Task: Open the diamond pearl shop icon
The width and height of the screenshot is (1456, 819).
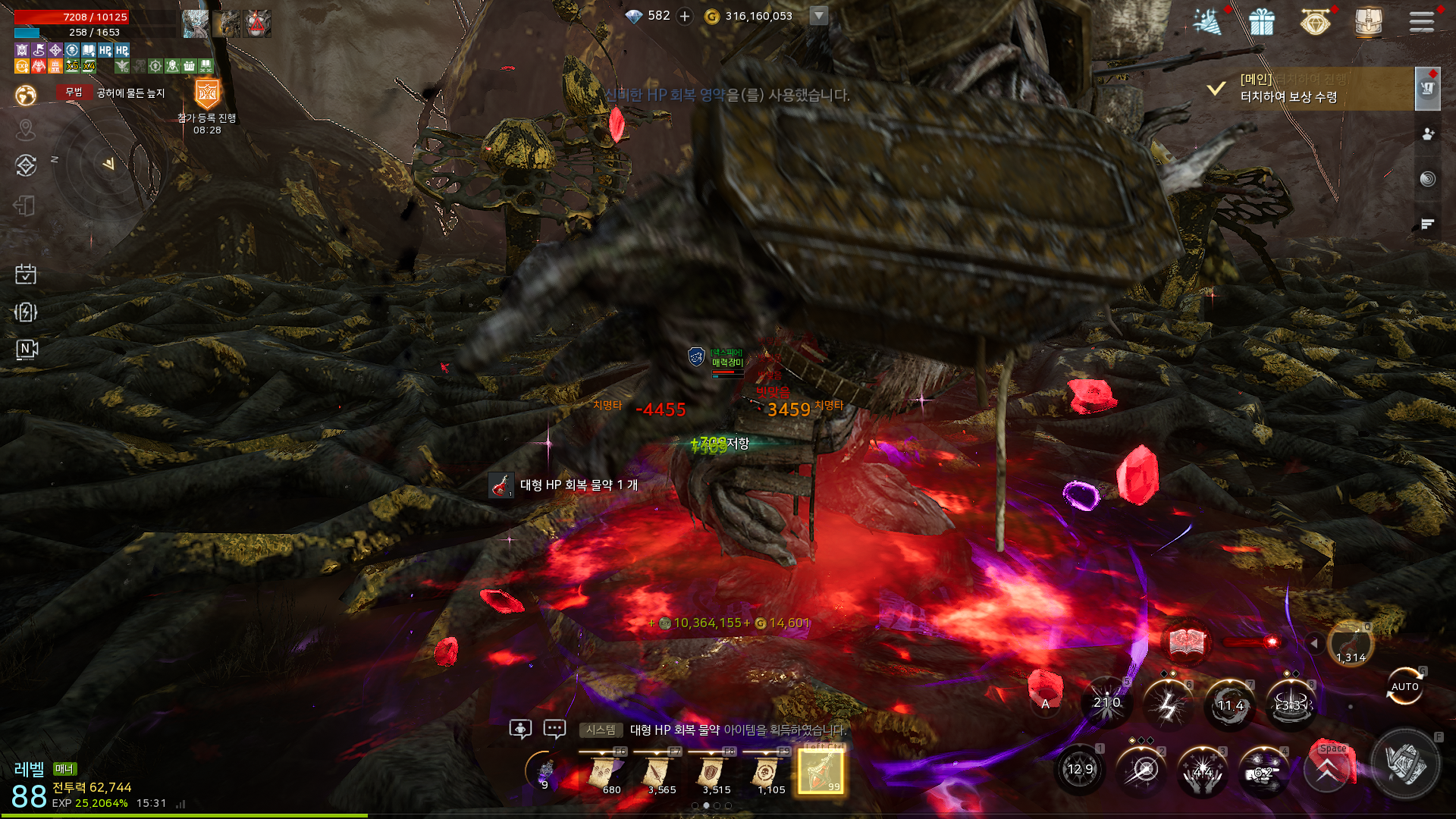Action: click(1315, 21)
